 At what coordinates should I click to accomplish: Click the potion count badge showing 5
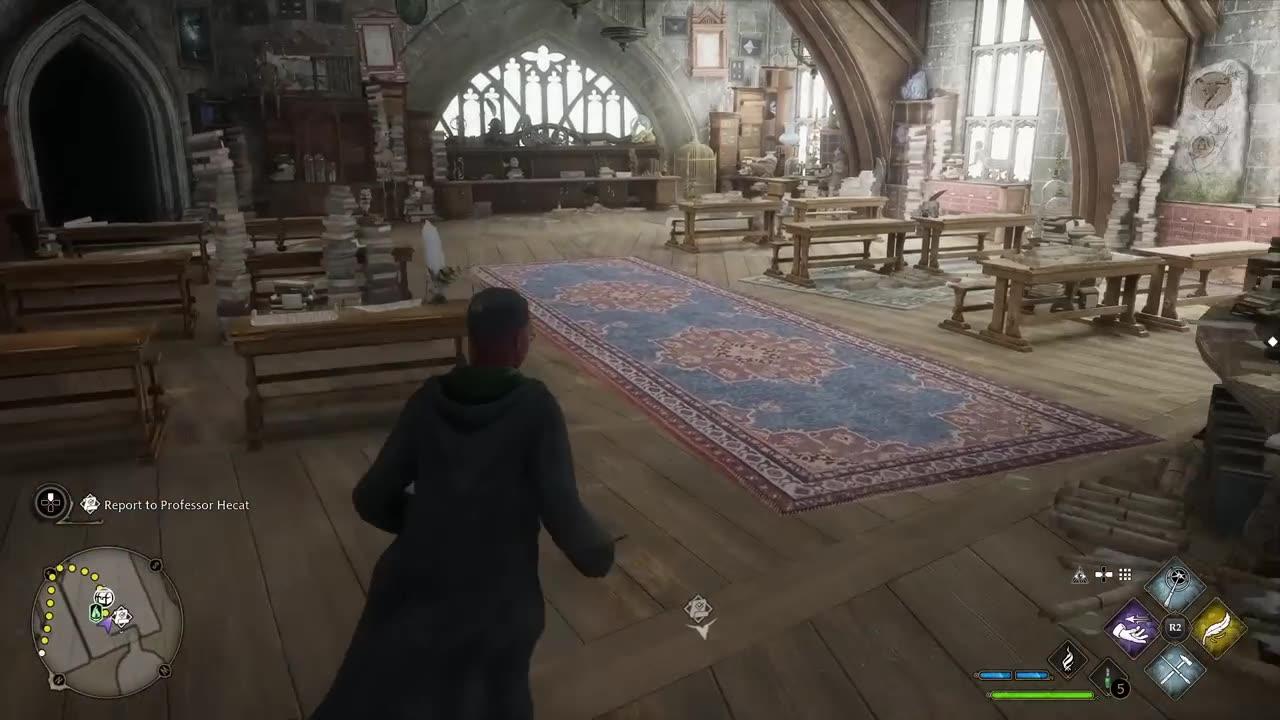point(1121,686)
